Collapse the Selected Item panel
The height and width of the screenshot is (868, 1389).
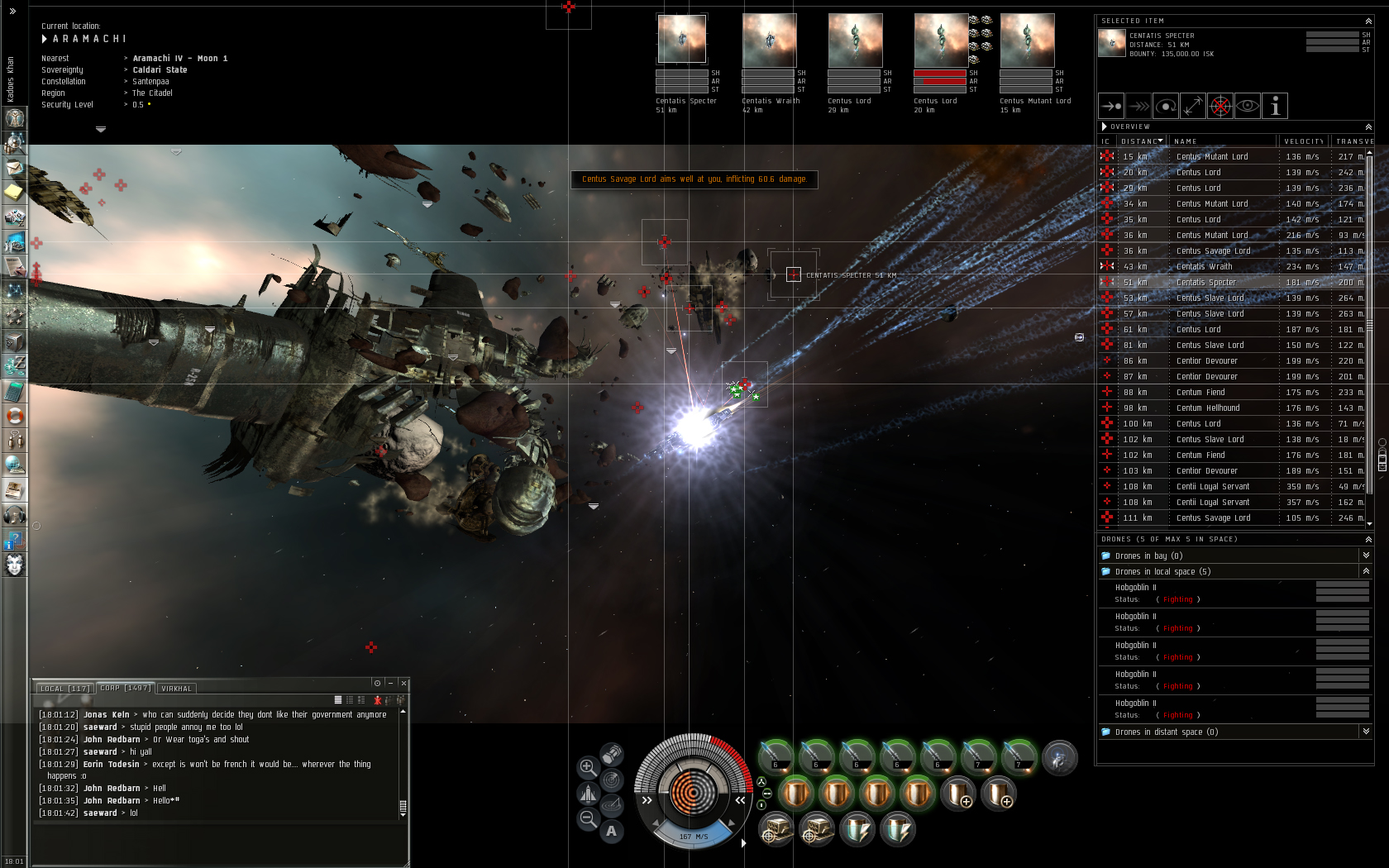click(1368, 21)
